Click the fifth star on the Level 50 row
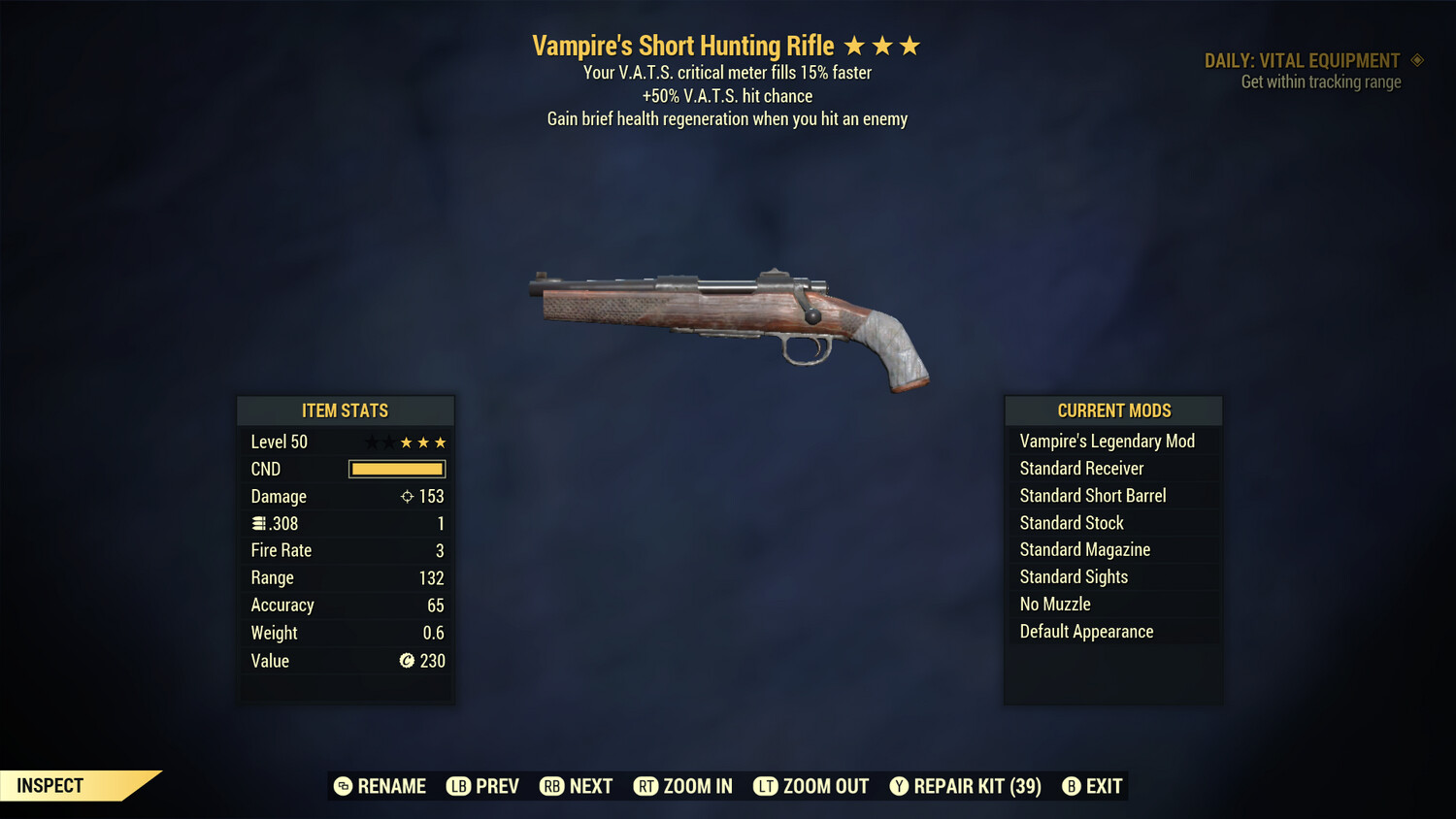This screenshot has height=819, width=1456. (442, 442)
